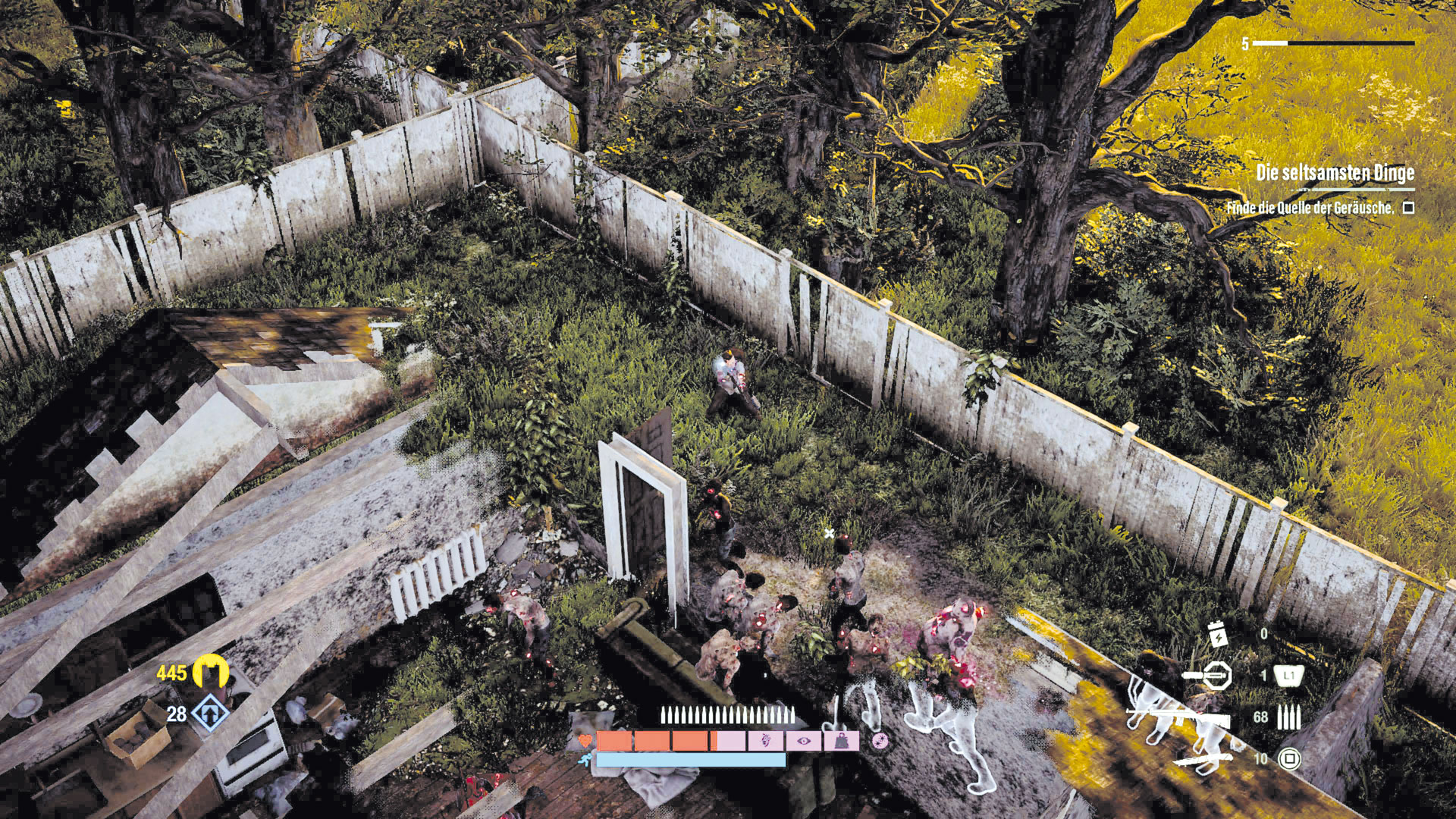This screenshot has width=1456, height=819.
Task: Click the ammo count reading 68
Action: pos(1261,717)
